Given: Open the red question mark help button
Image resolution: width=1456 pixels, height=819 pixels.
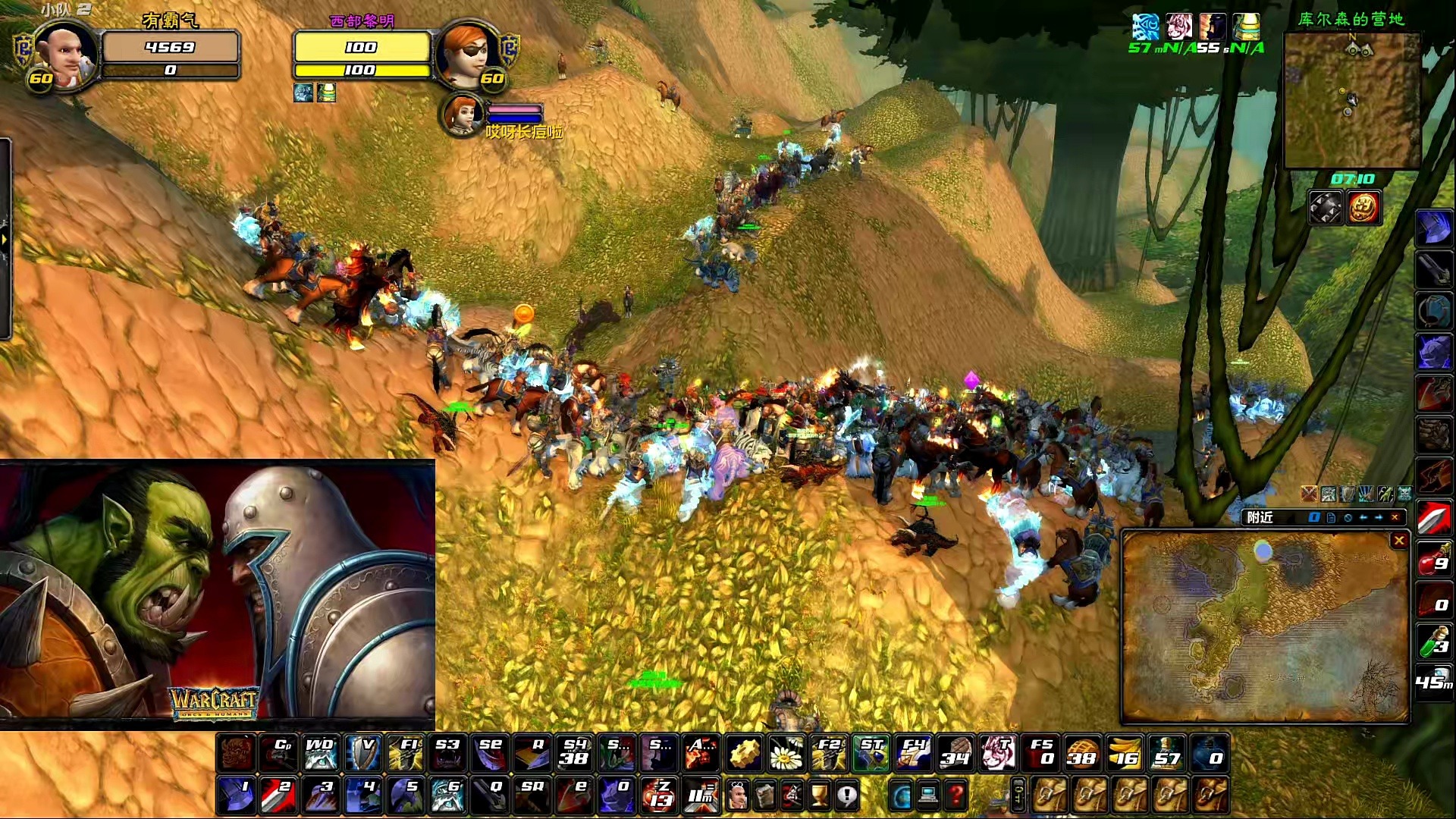Looking at the screenshot, I should 957,796.
